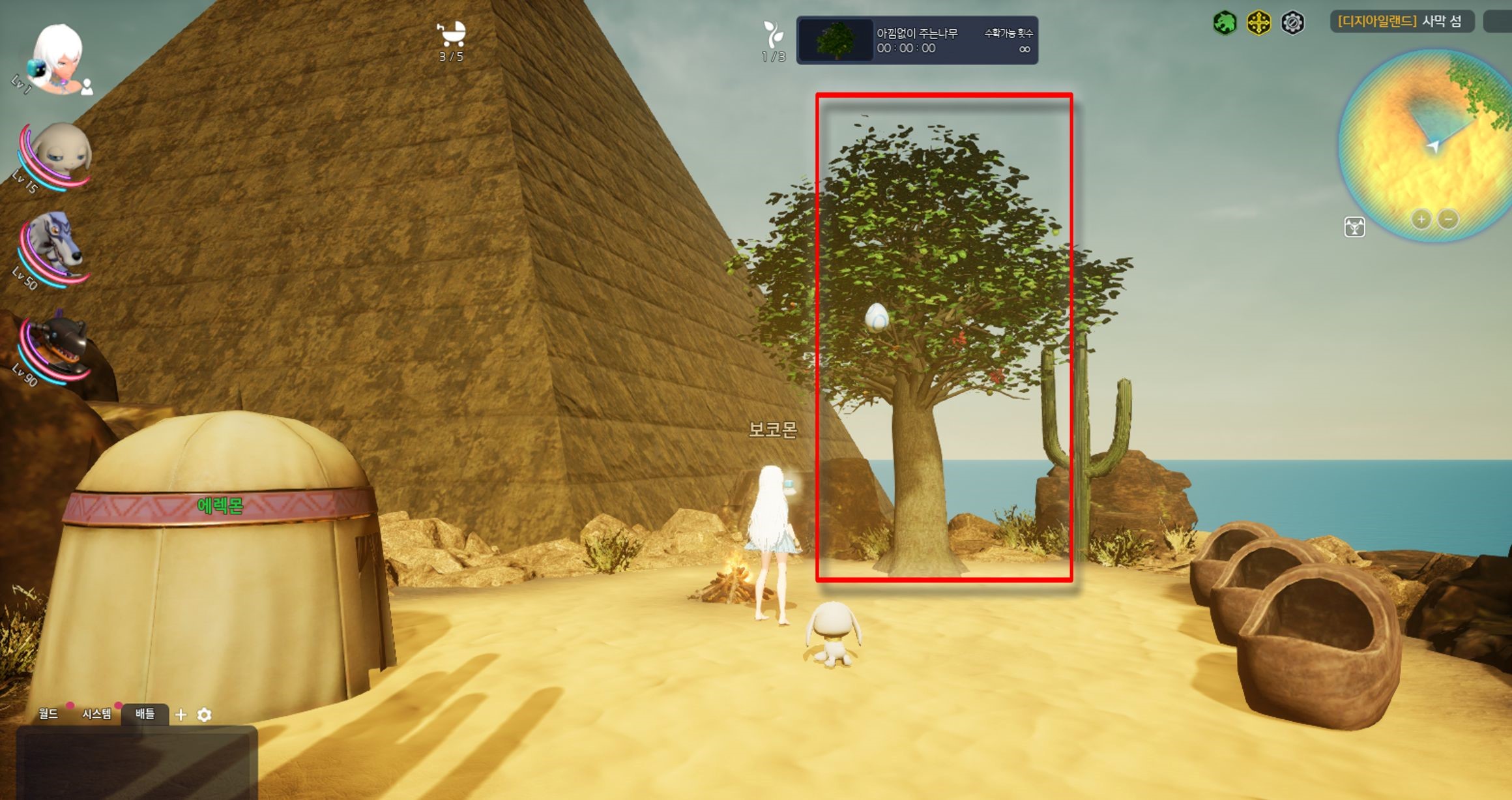Click the green beast hexagon icon
The width and height of the screenshot is (1512, 800).
(x=1225, y=23)
